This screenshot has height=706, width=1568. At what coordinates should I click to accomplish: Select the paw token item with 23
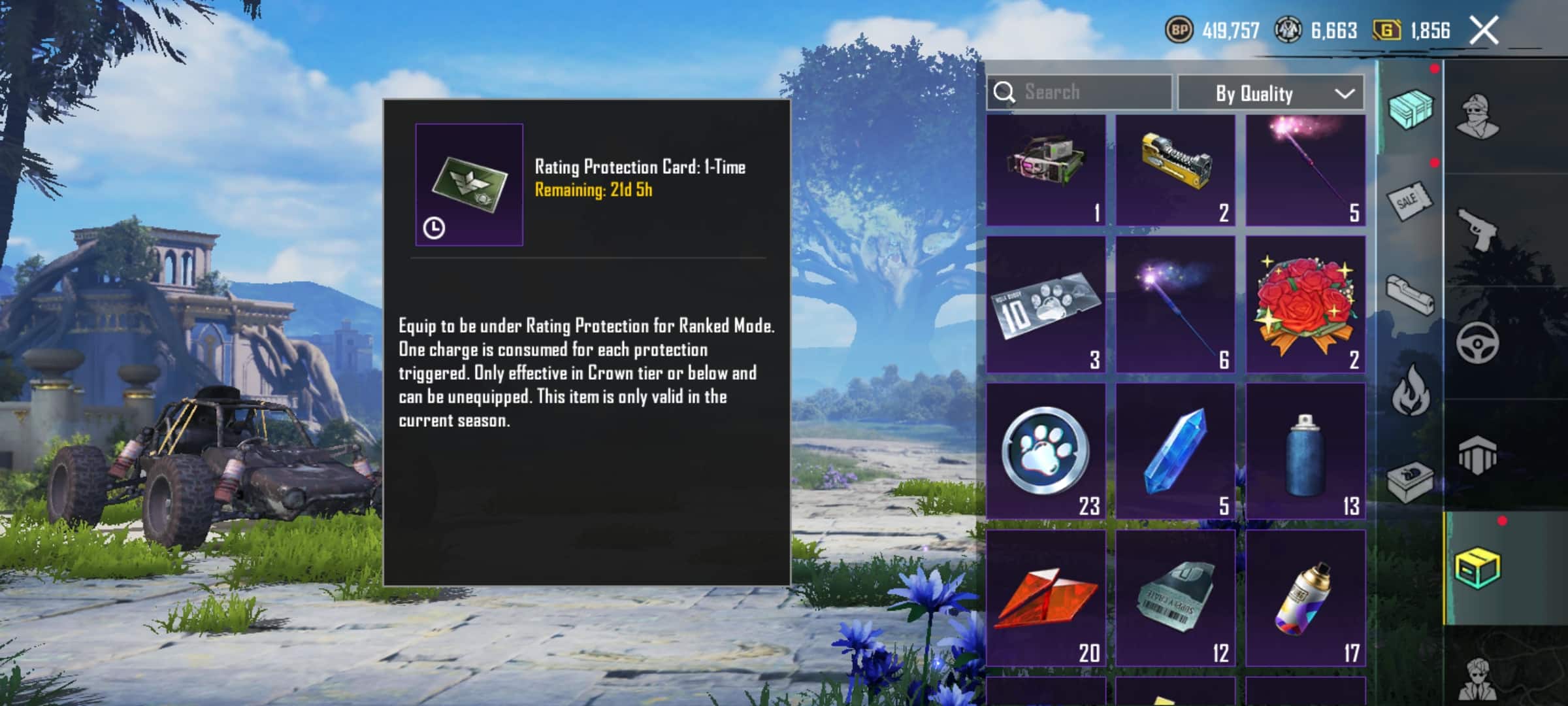tap(1045, 451)
